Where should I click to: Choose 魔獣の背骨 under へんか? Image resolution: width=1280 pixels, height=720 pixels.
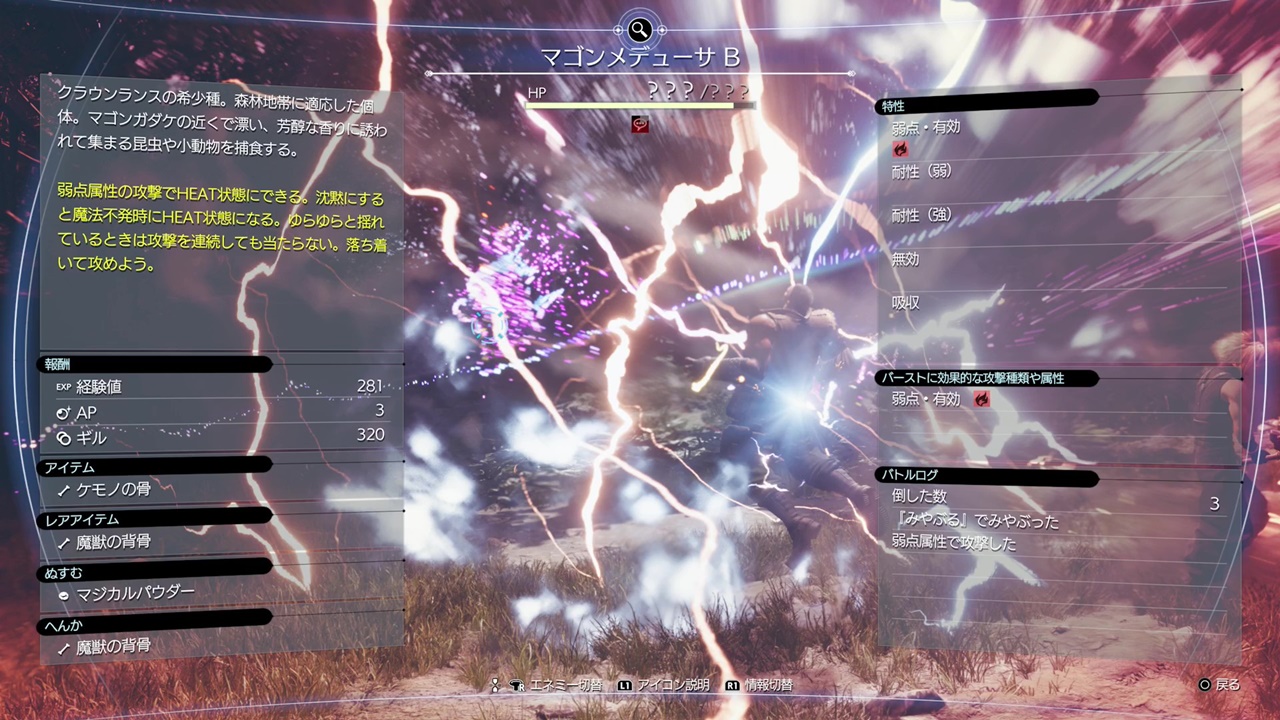click(113, 646)
